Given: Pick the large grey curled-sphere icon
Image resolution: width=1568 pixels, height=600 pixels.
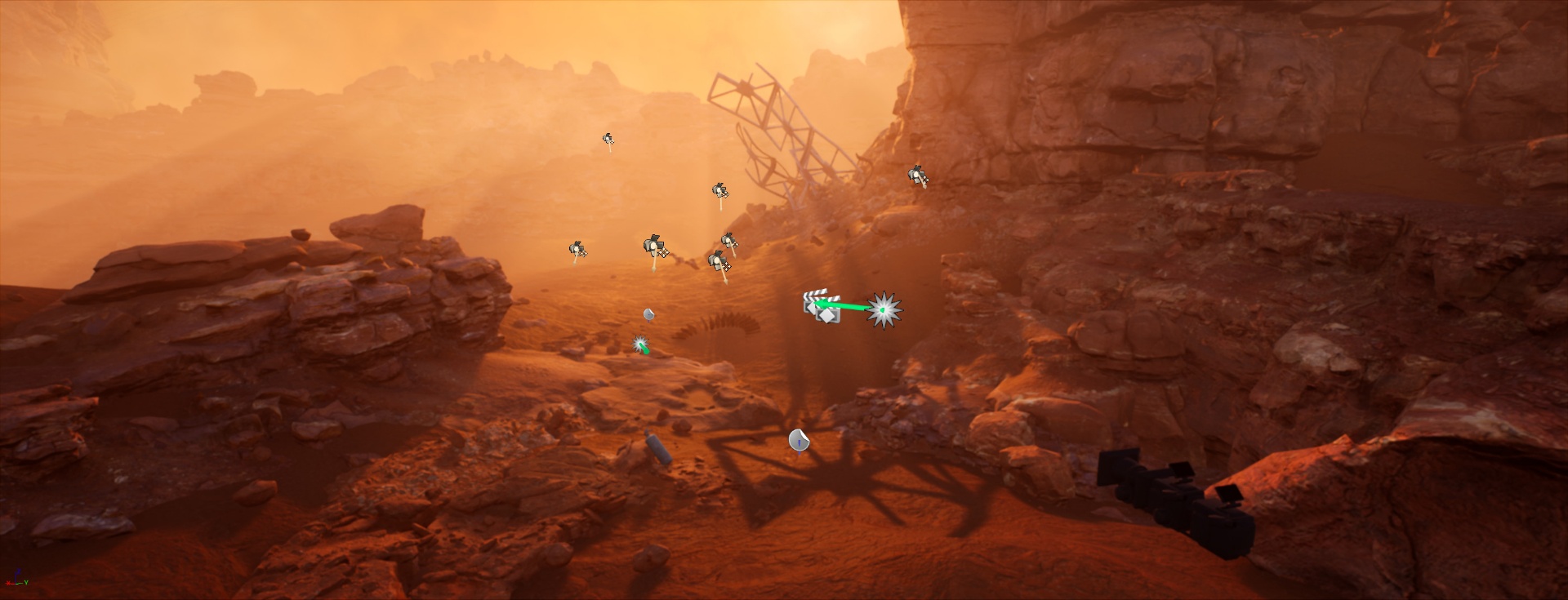Looking at the screenshot, I should tap(799, 441).
